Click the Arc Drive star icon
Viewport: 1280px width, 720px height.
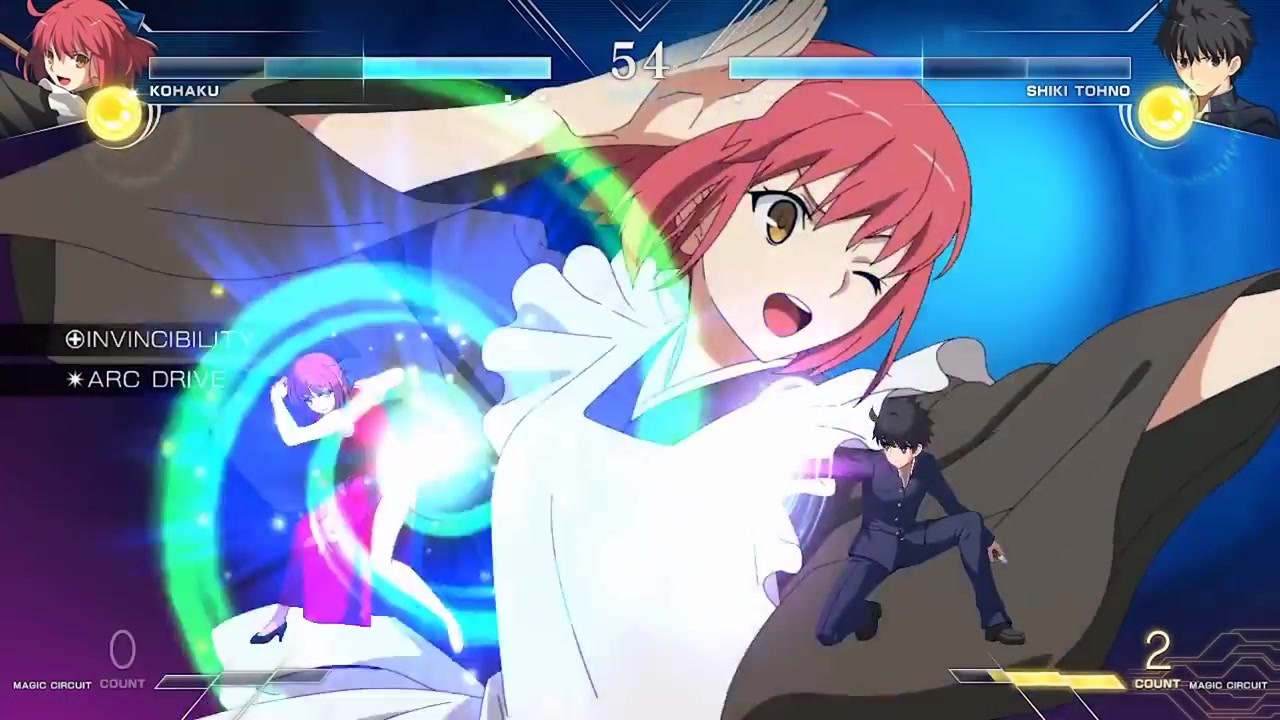(75, 379)
